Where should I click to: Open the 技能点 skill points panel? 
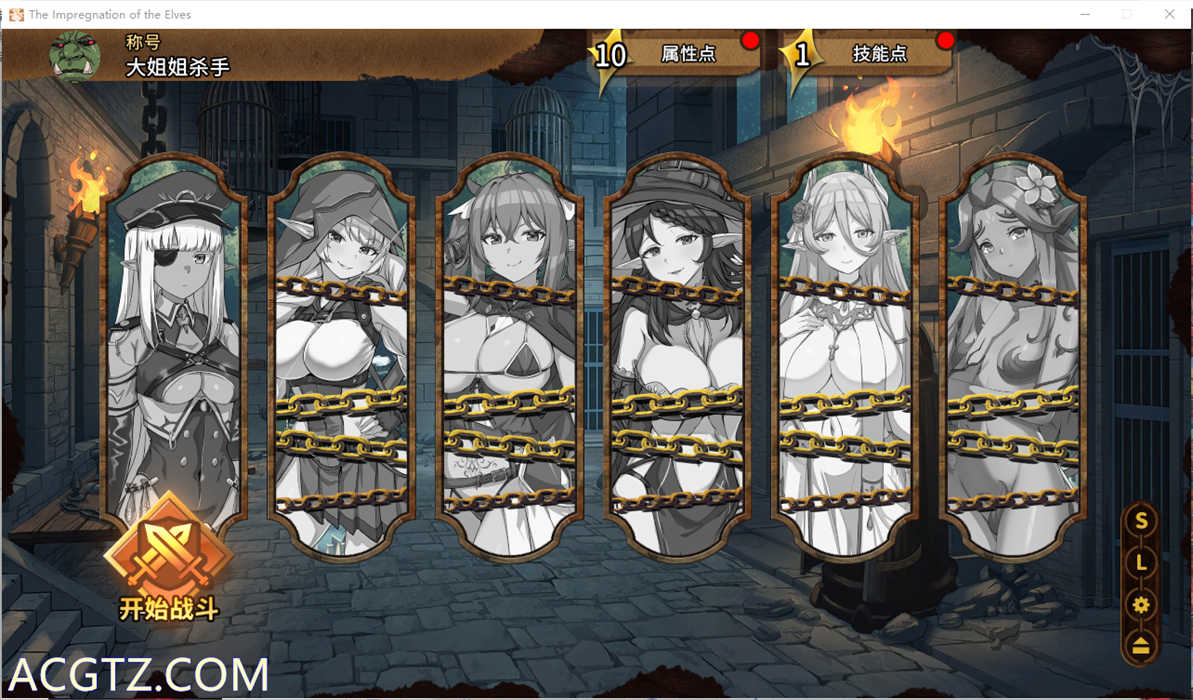pos(878,54)
